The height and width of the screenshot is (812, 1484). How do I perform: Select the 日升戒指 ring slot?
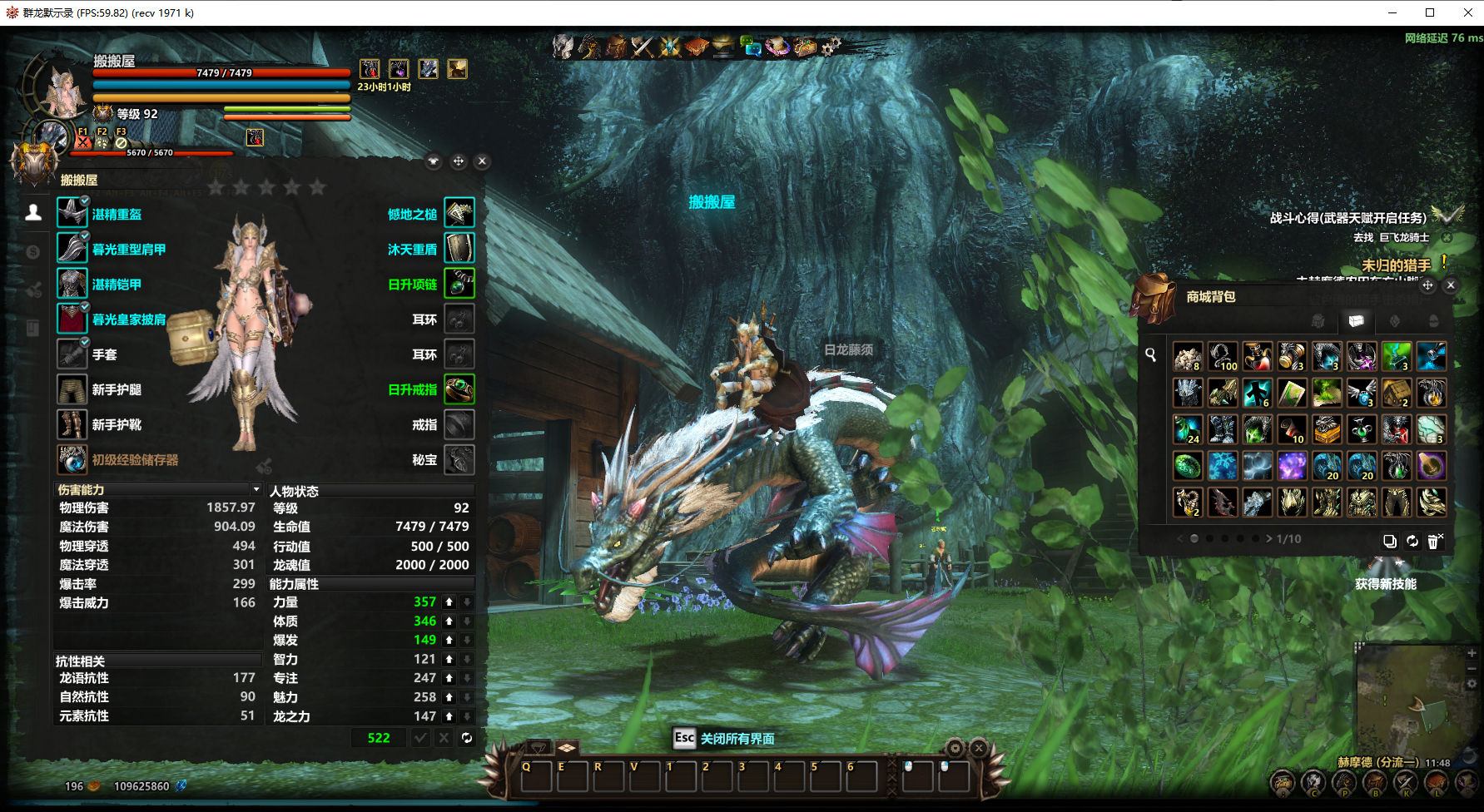[459, 389]
